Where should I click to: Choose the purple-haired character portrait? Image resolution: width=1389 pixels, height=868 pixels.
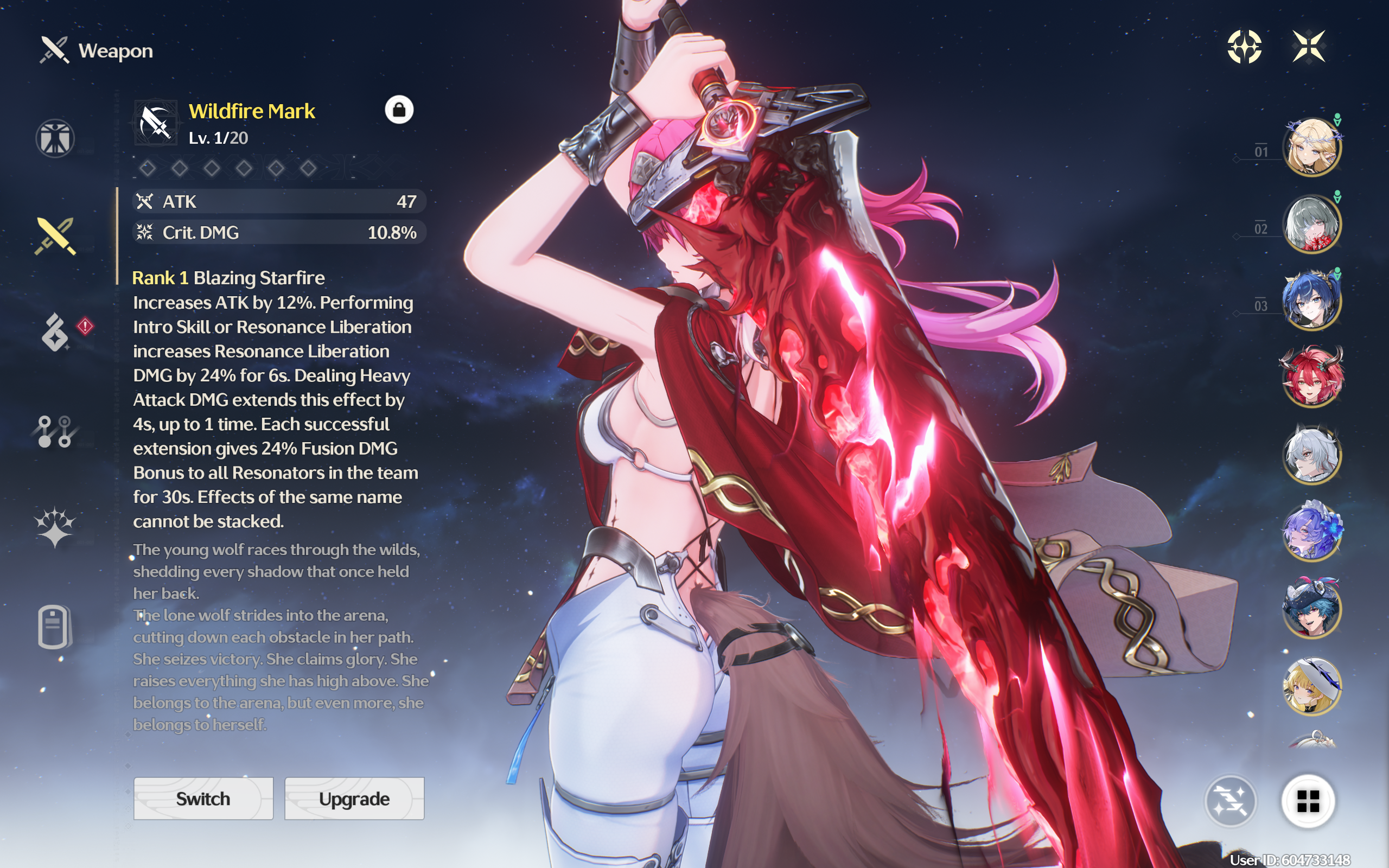pyautogui.click(x=1312, y=531)
